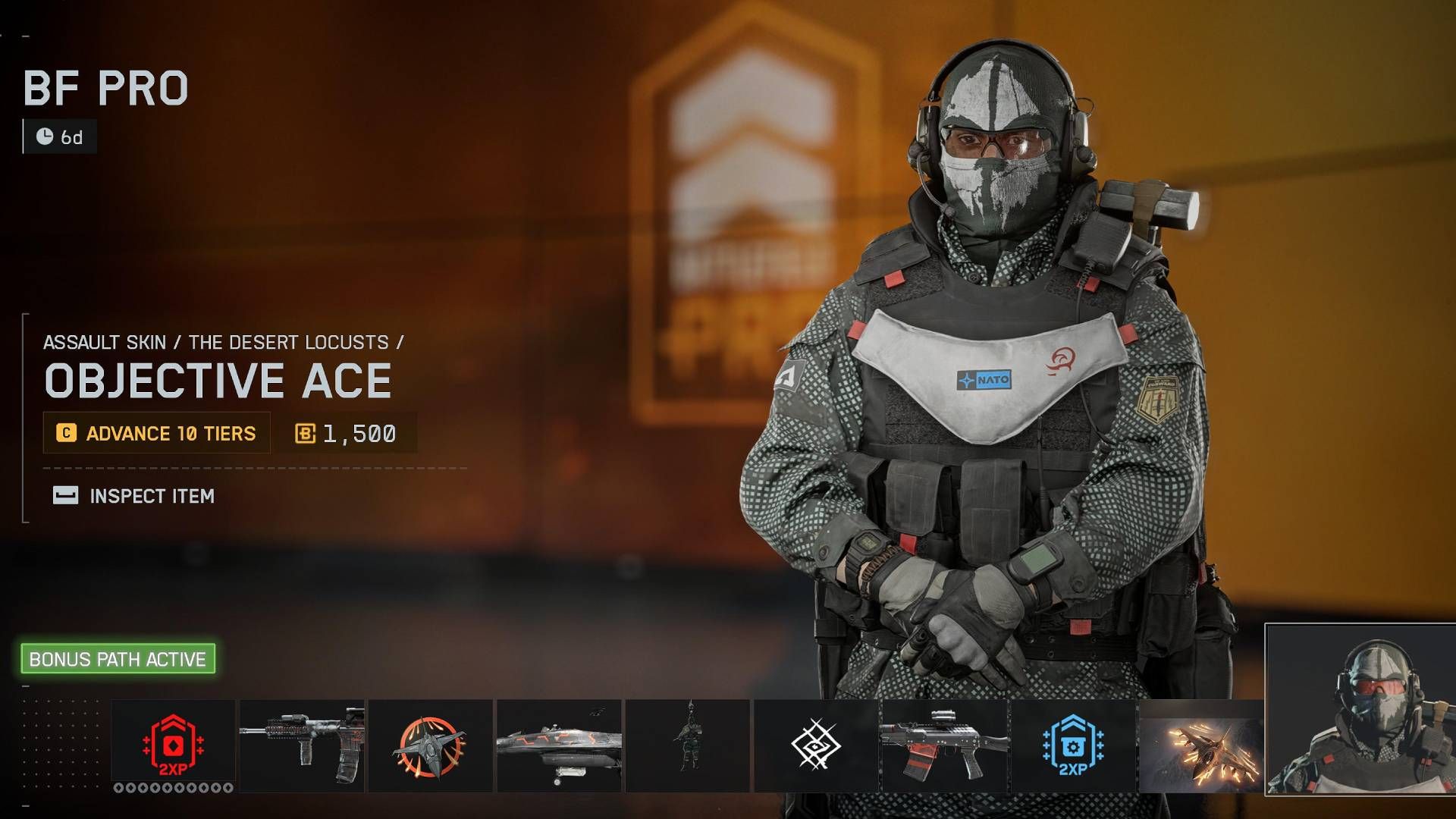Select the masked soldier skin reward tile
The image size is (1456, 819).
pos(1360,711)
